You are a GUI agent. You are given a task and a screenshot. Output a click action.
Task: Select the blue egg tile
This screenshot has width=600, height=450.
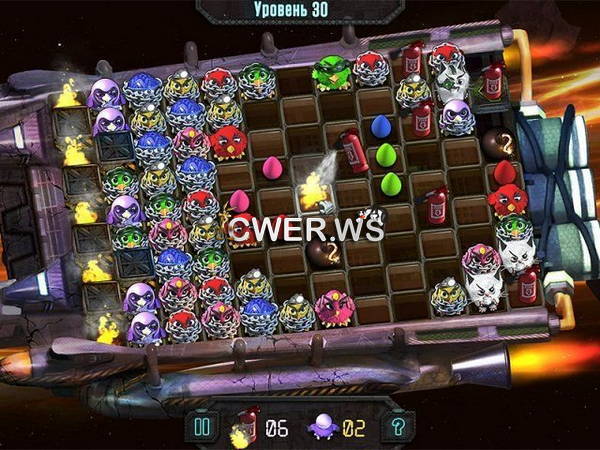[x=381, y=126]
